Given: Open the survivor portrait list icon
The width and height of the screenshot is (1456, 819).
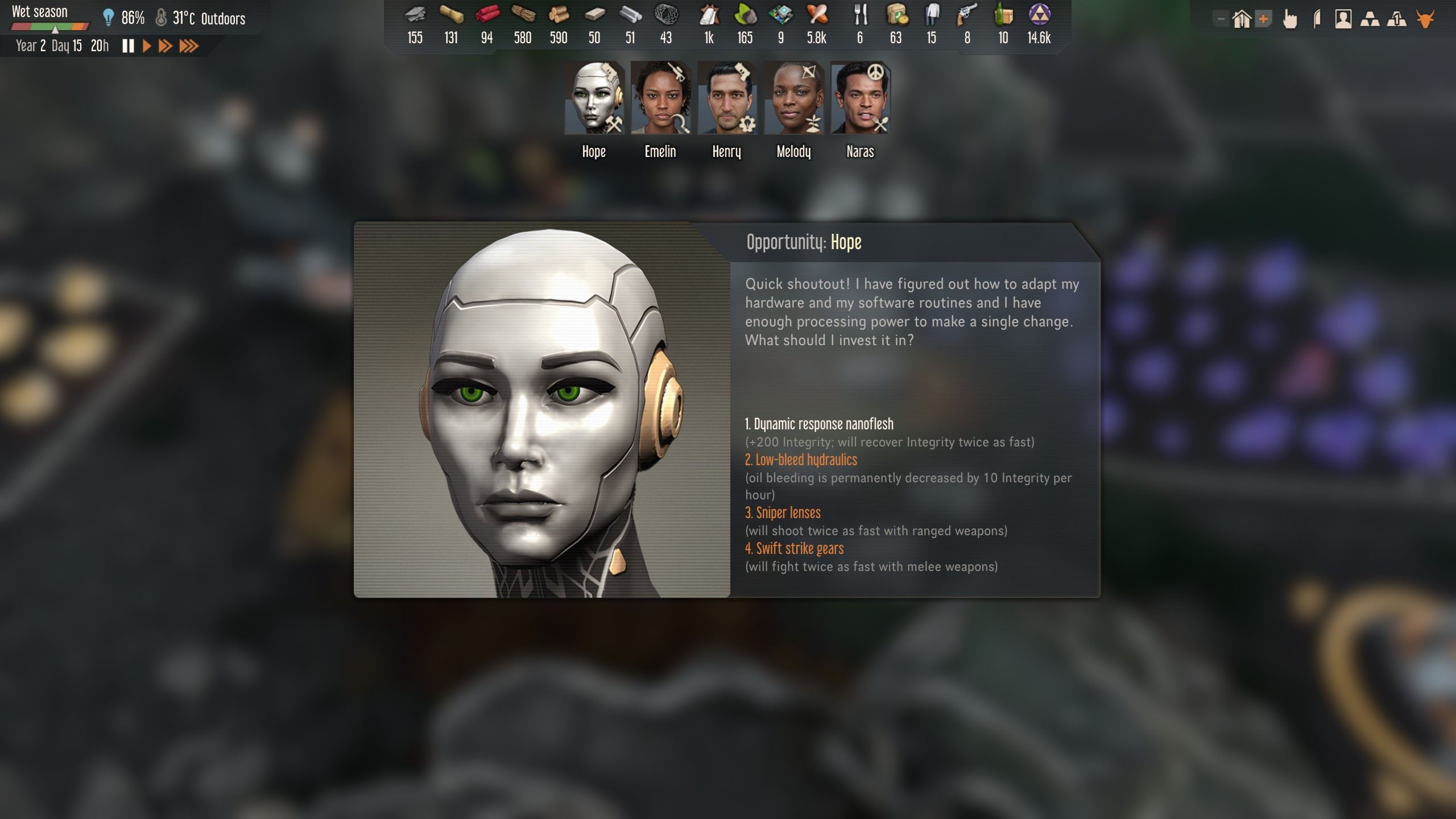Looking at the screenshot, I should (x=1343, y=18).
